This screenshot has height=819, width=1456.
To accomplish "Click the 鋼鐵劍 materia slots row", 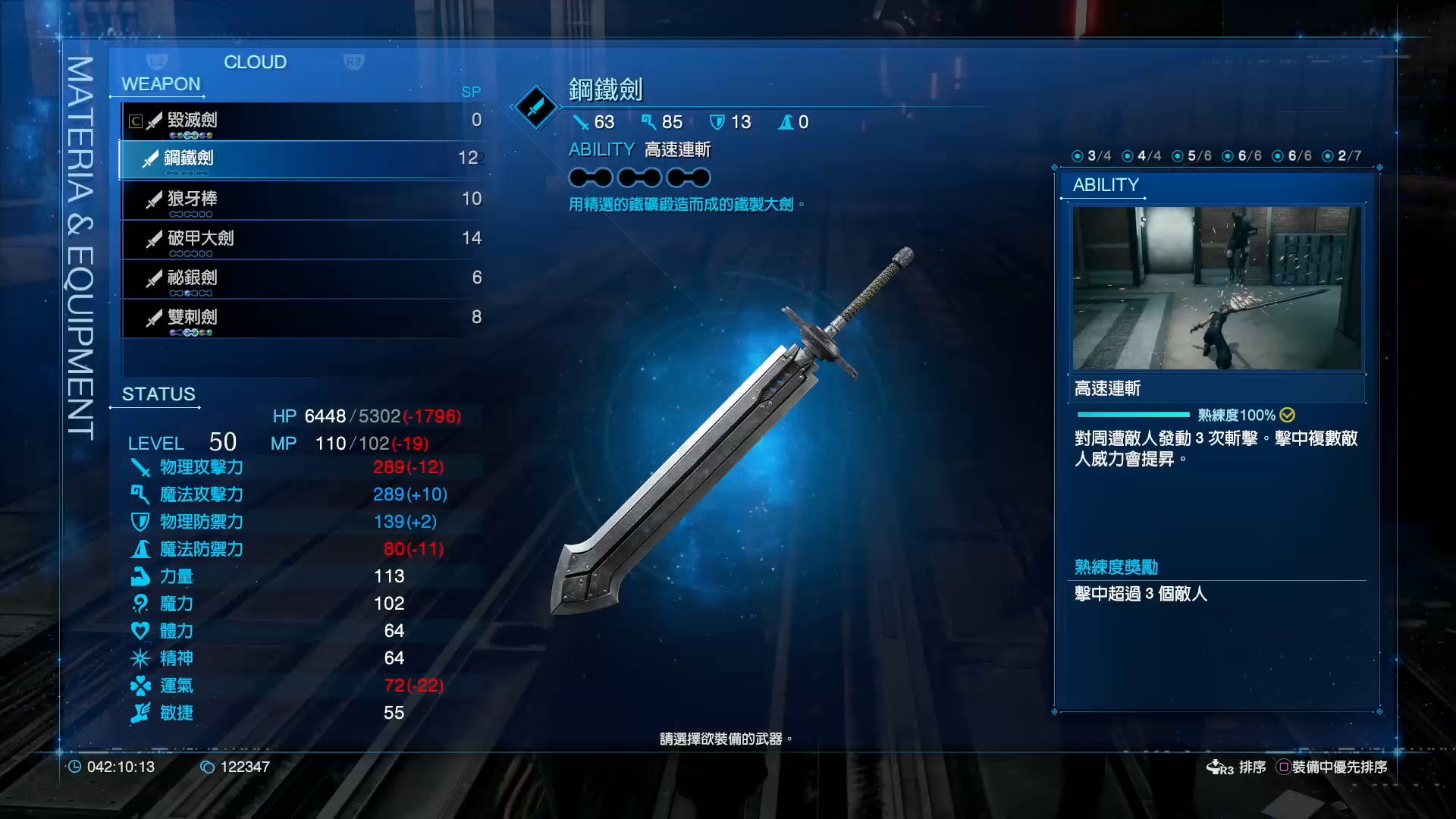I will (x=639, y=177).
